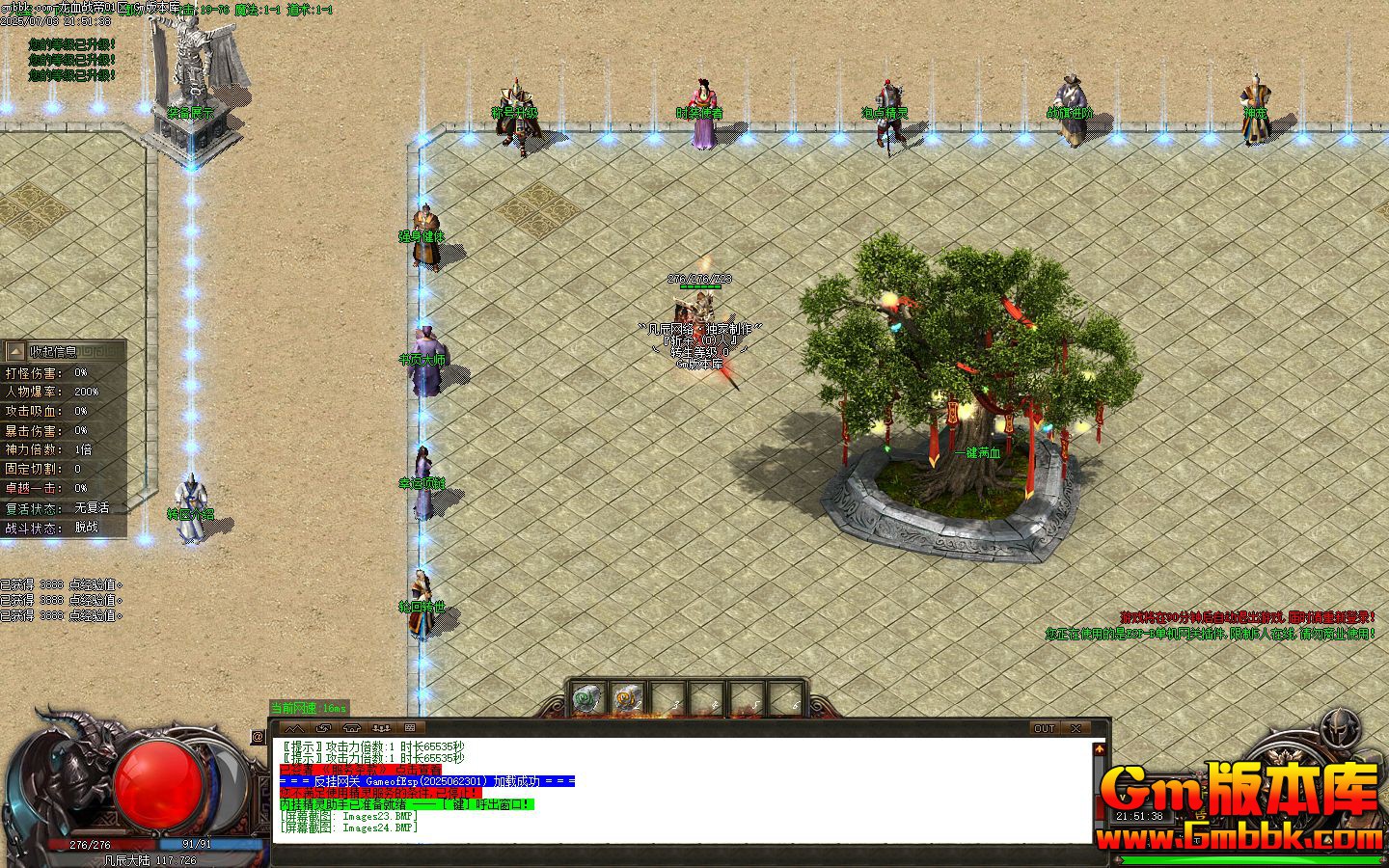This screenshot has width=1389, height=868.
Task: Select the first chat toolbar icon
Action: [295, 728]
